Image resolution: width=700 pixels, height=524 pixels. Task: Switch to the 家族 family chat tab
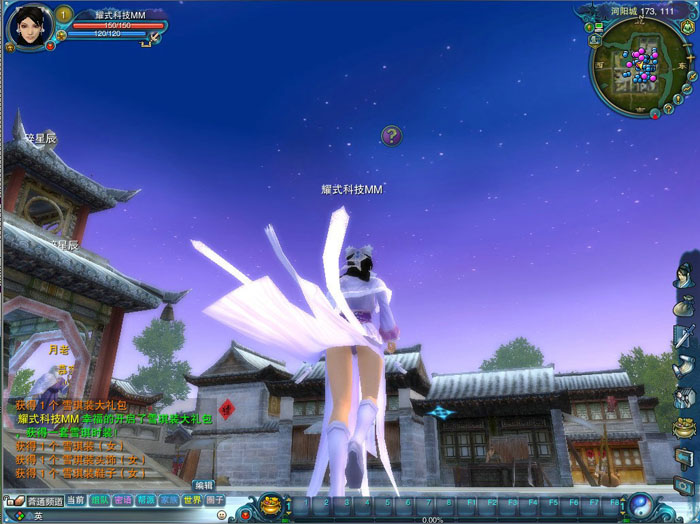tap(169, 500)
